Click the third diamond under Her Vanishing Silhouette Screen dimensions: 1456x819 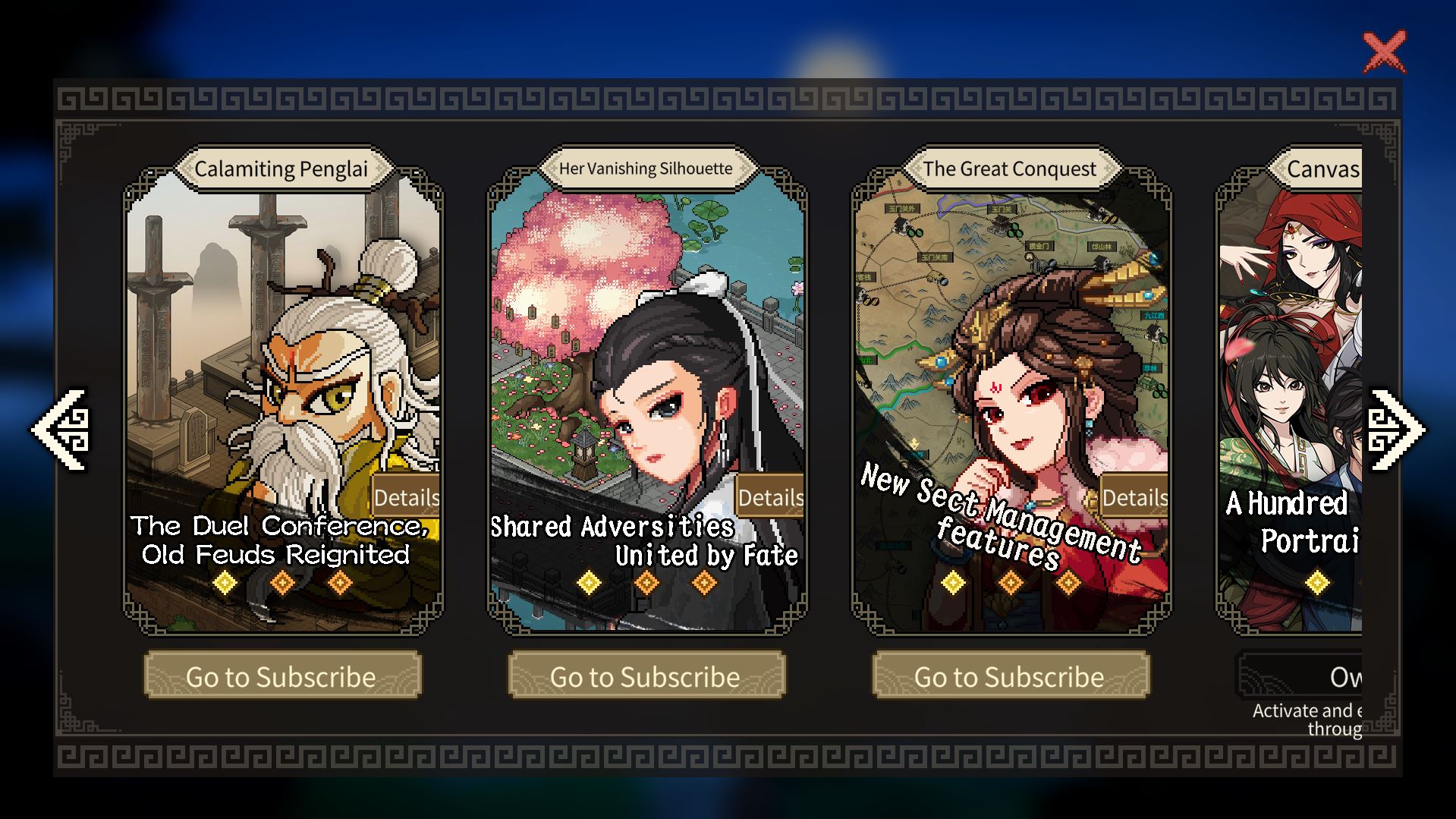click(705, 583)
